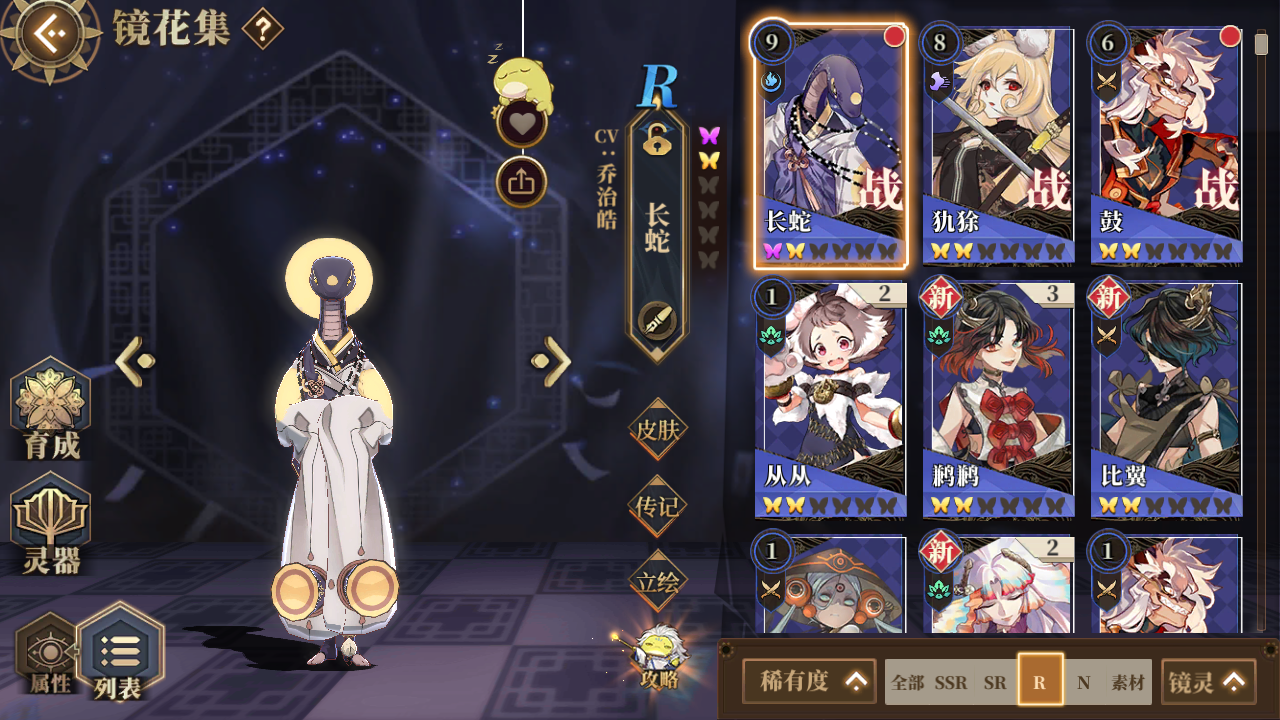Open the 镜灵 filter dropdown

pyautogui.click(x=1208, y=681)
